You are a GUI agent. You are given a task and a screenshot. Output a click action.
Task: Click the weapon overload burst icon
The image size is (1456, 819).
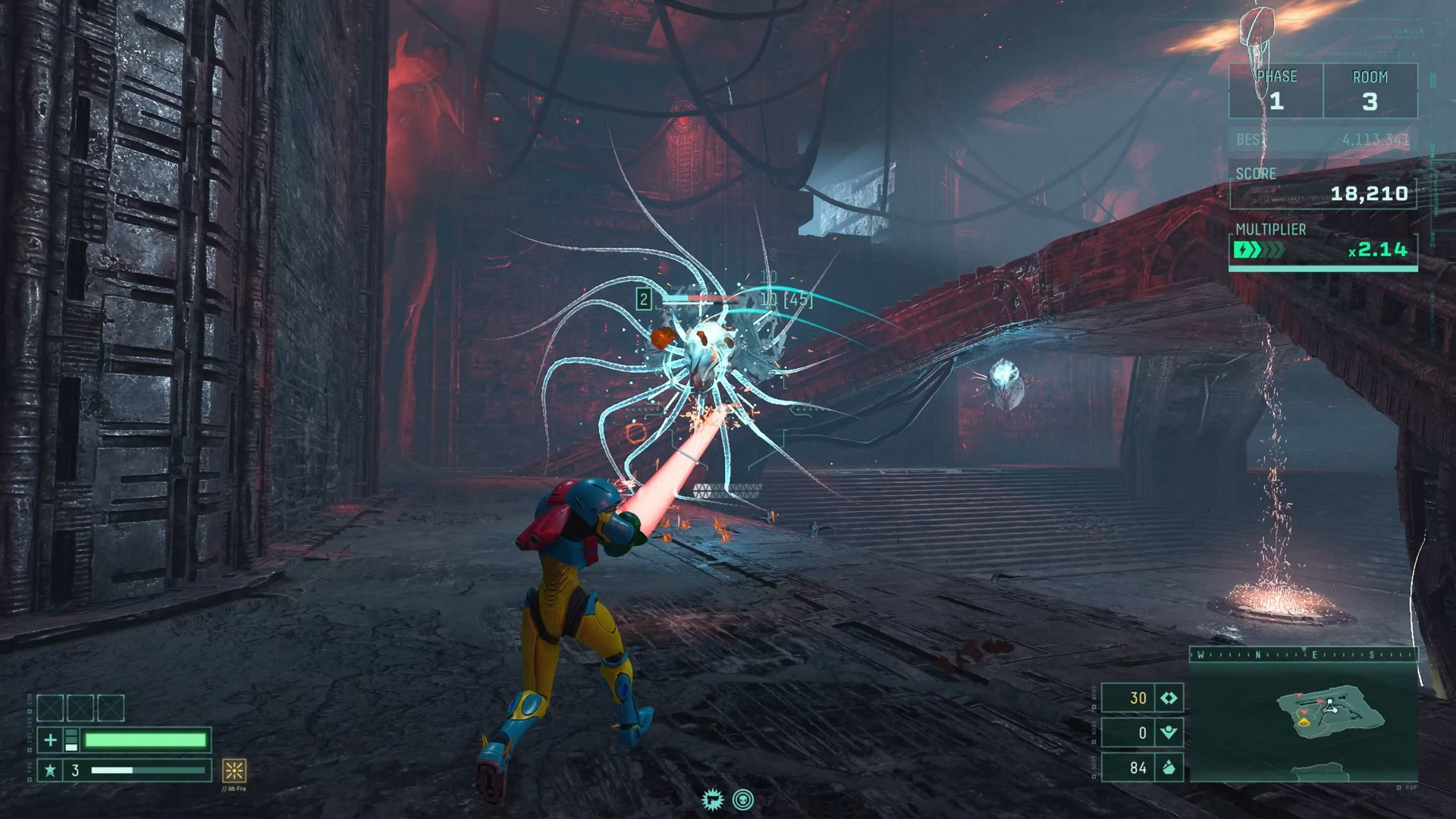[714, 799]
